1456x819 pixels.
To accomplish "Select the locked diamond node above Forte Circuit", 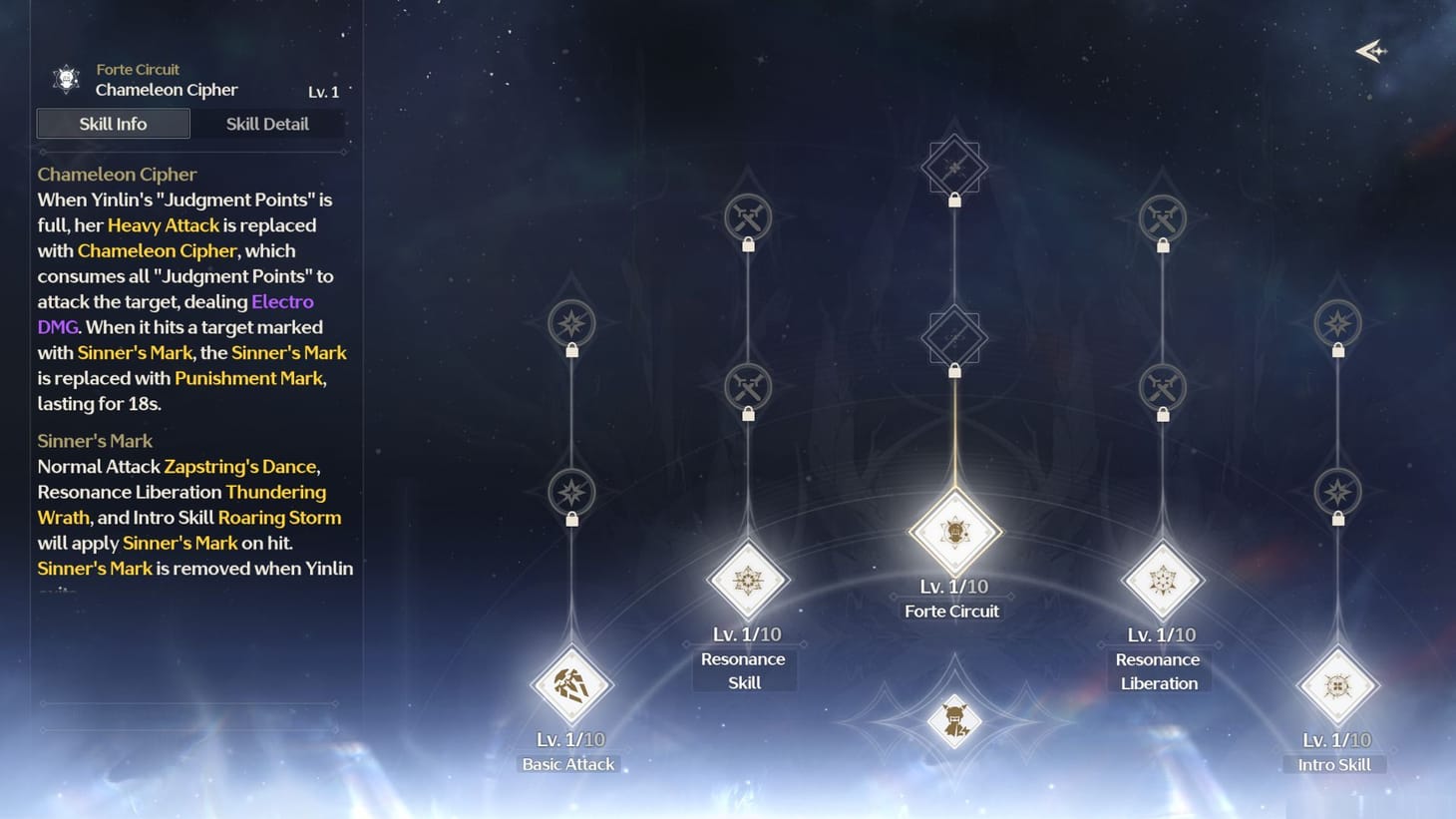I will click(954, 336).
